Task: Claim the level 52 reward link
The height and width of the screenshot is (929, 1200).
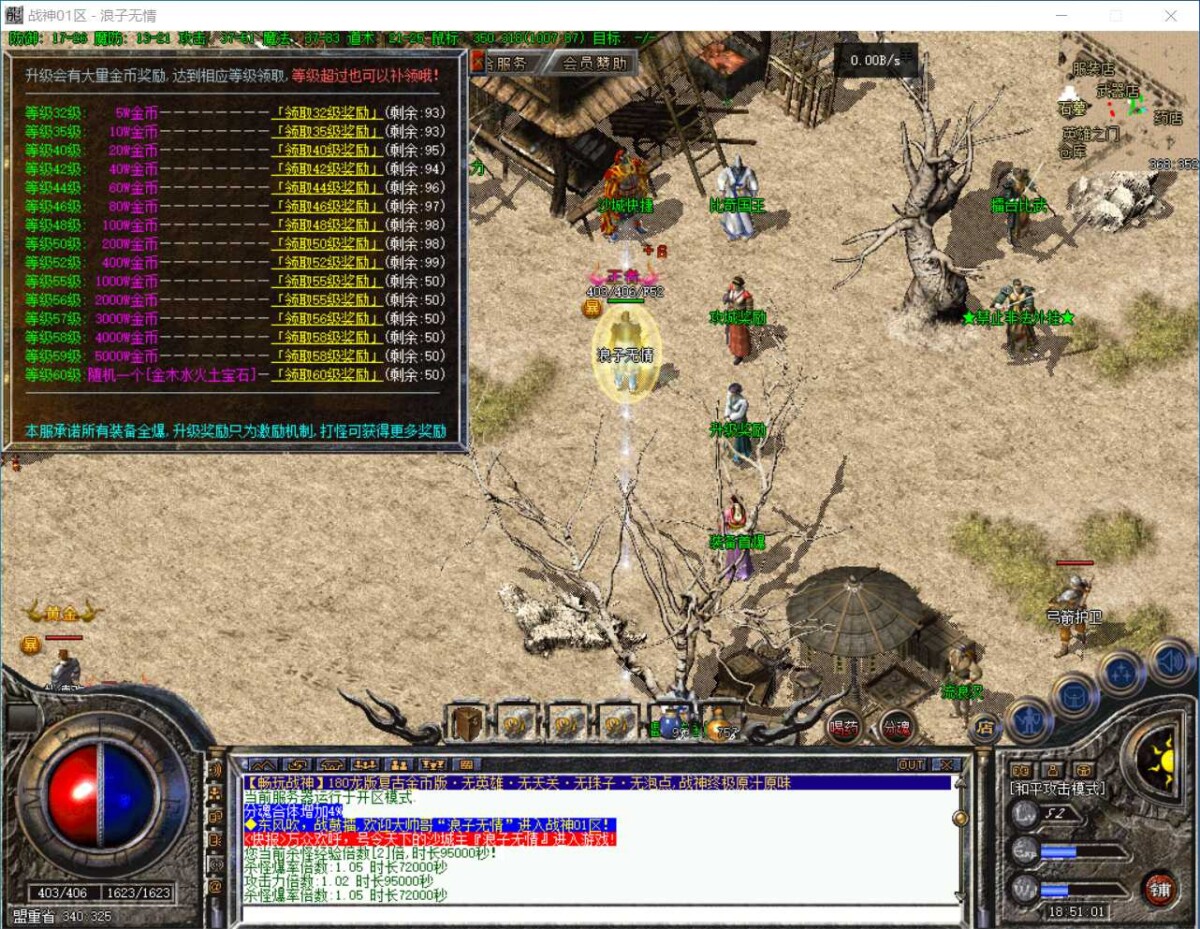Action: [x=326, y=262]
